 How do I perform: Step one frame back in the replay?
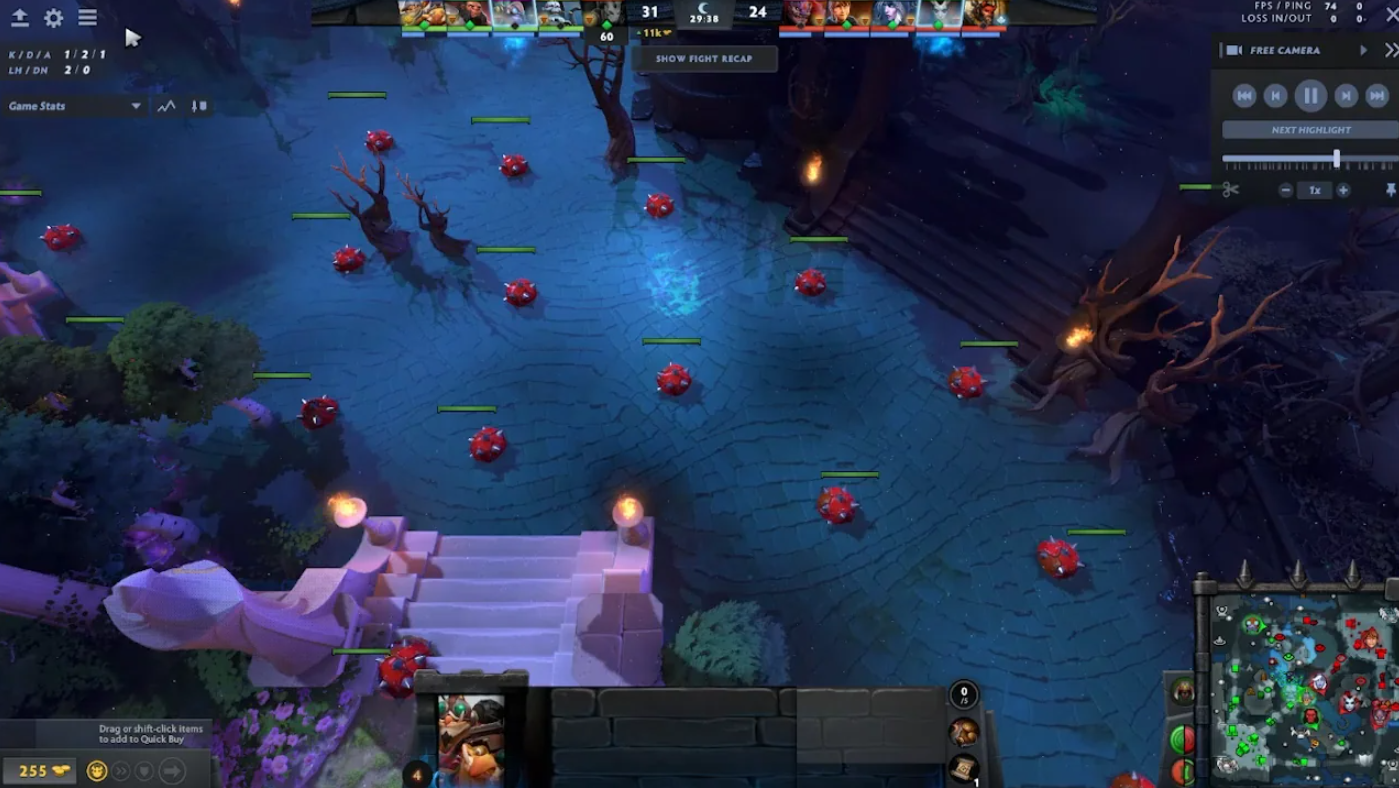(1275, 96)
